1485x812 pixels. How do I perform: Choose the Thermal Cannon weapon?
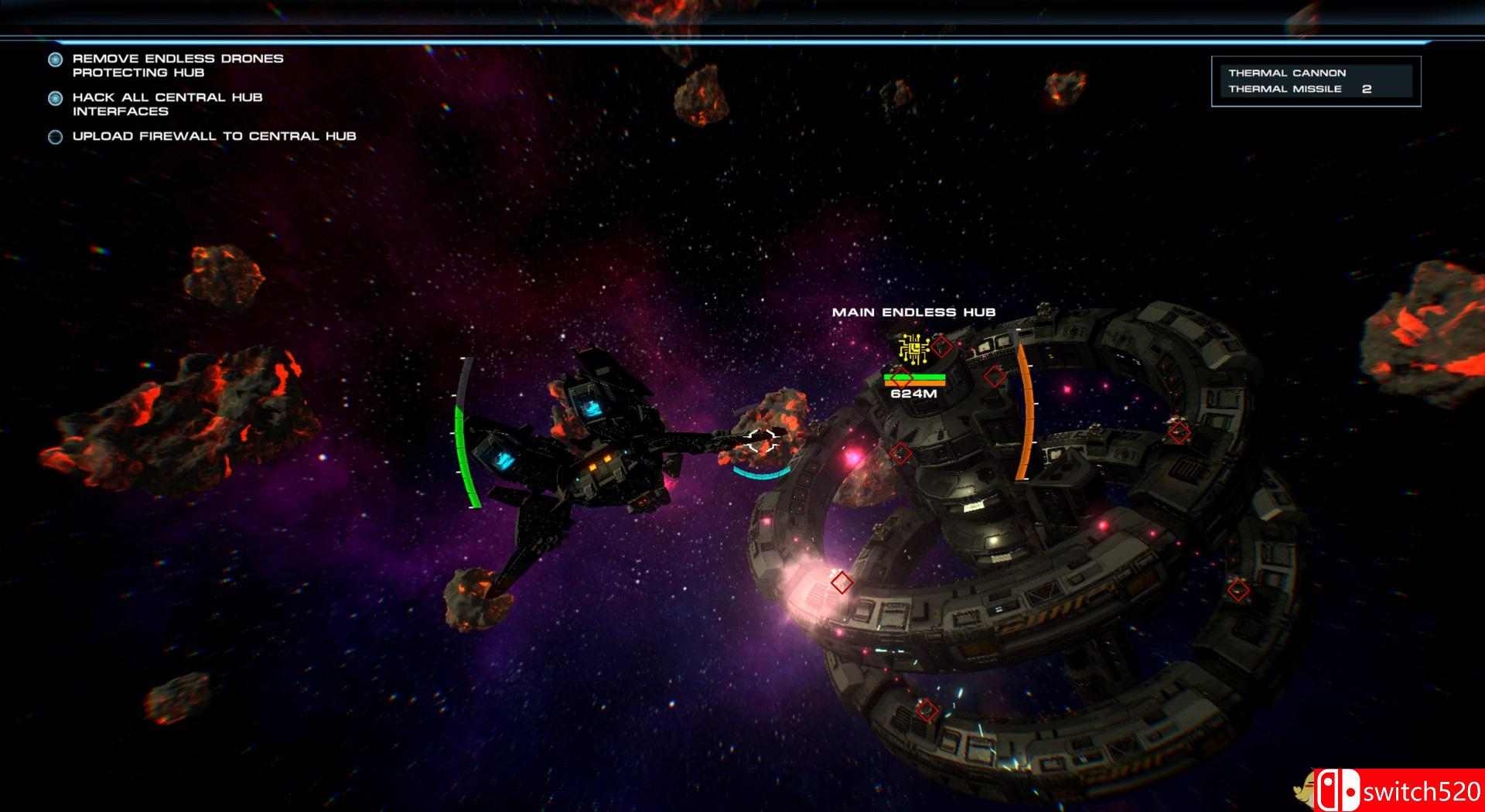point(1287,73)
